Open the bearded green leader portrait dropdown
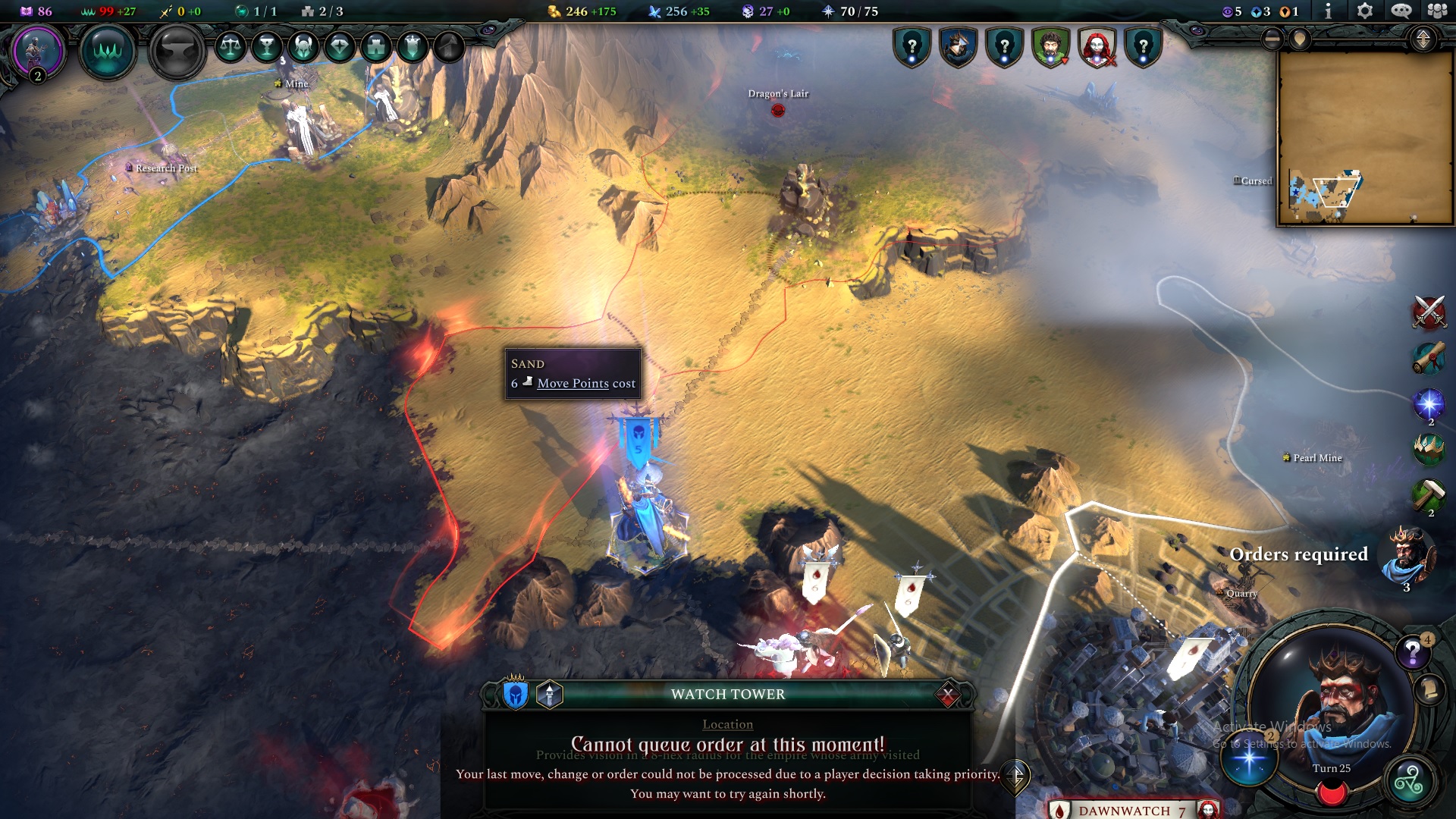The height and width of the screenshot is (819, 1456). (1050, 47)
